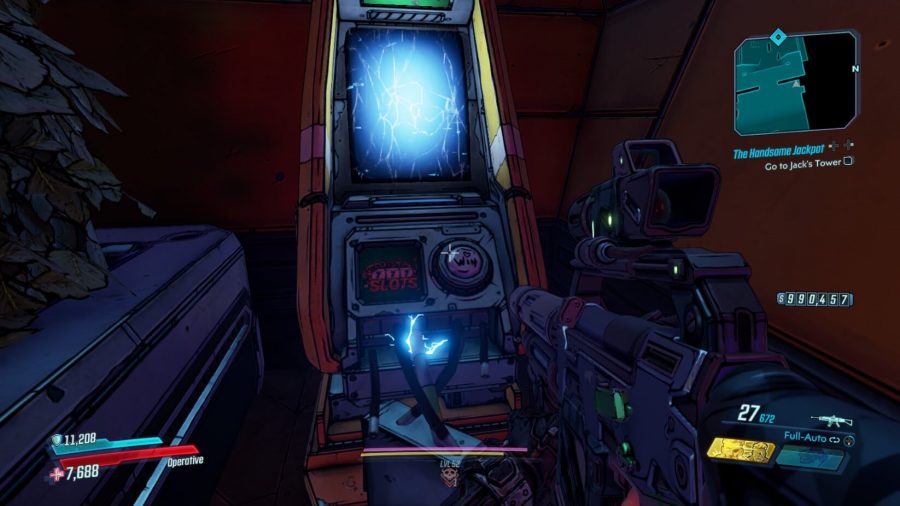Tick the Go to Jack's Tower objective box
The height and width of the screenshot is (506, 900).
(x=848, y=160)
